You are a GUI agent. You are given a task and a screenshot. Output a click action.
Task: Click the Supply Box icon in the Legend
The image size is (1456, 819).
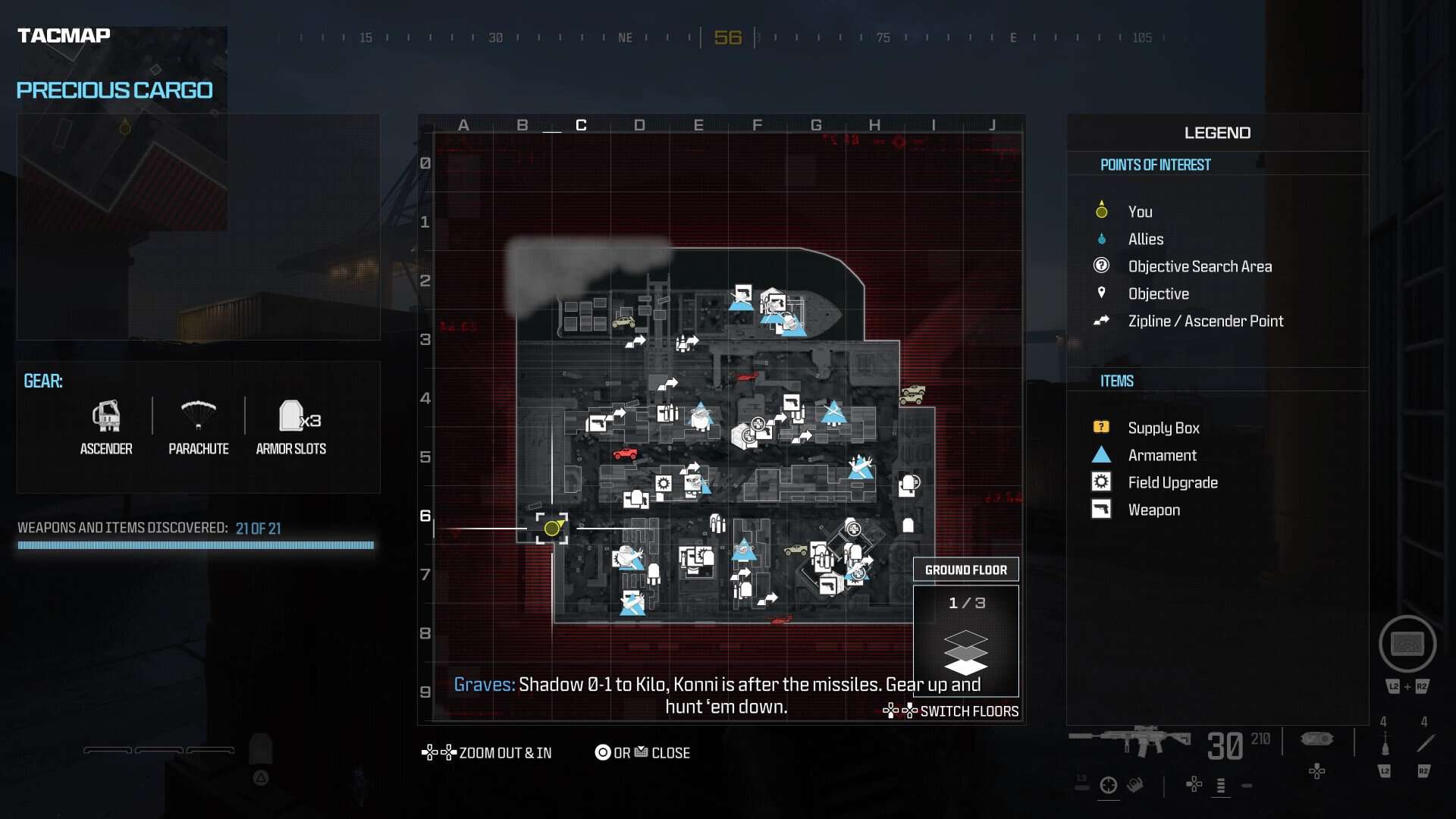click(x=1101, y=427)
